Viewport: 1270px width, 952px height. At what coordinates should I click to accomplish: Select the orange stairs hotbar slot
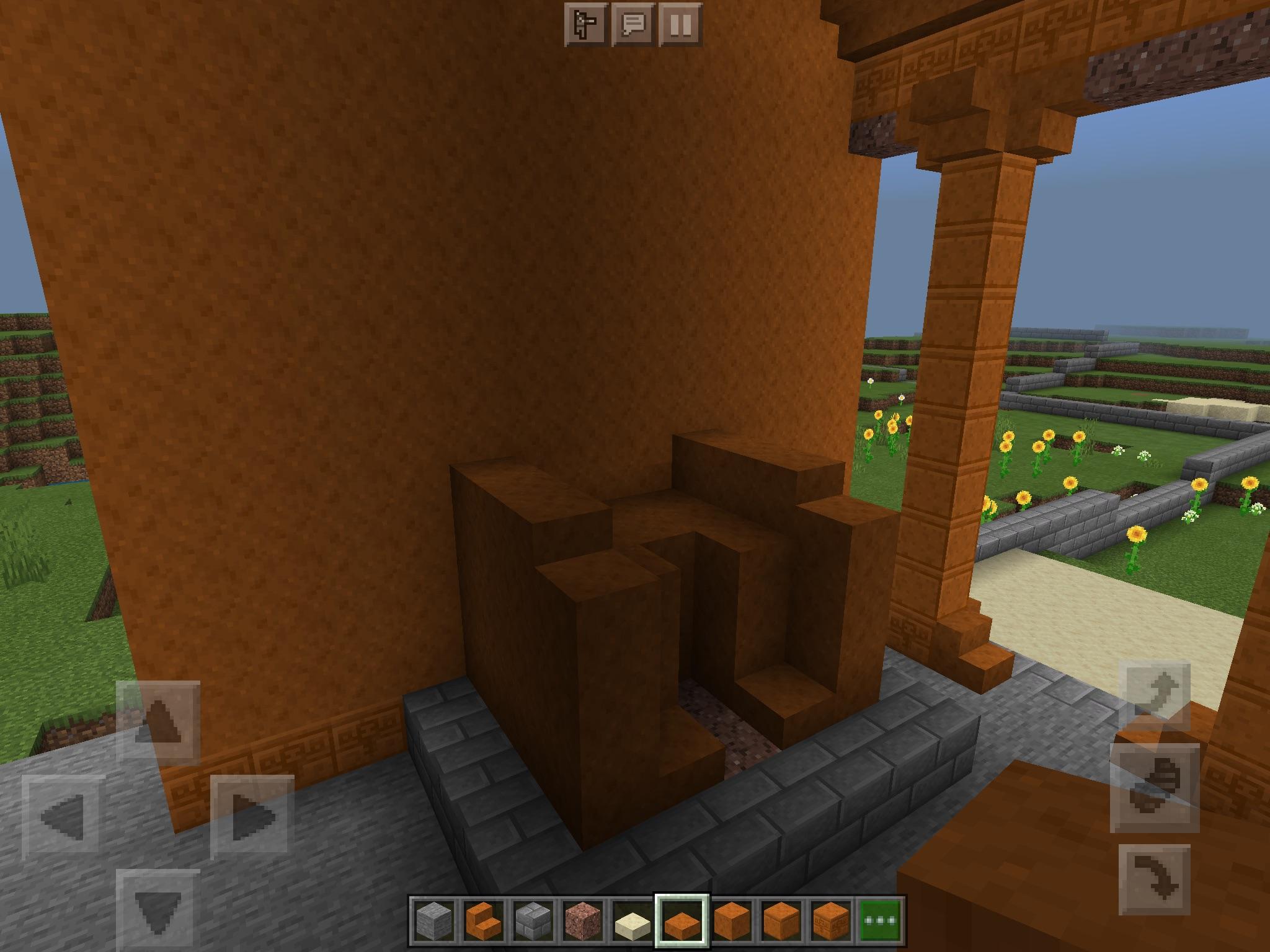point(483,920)
